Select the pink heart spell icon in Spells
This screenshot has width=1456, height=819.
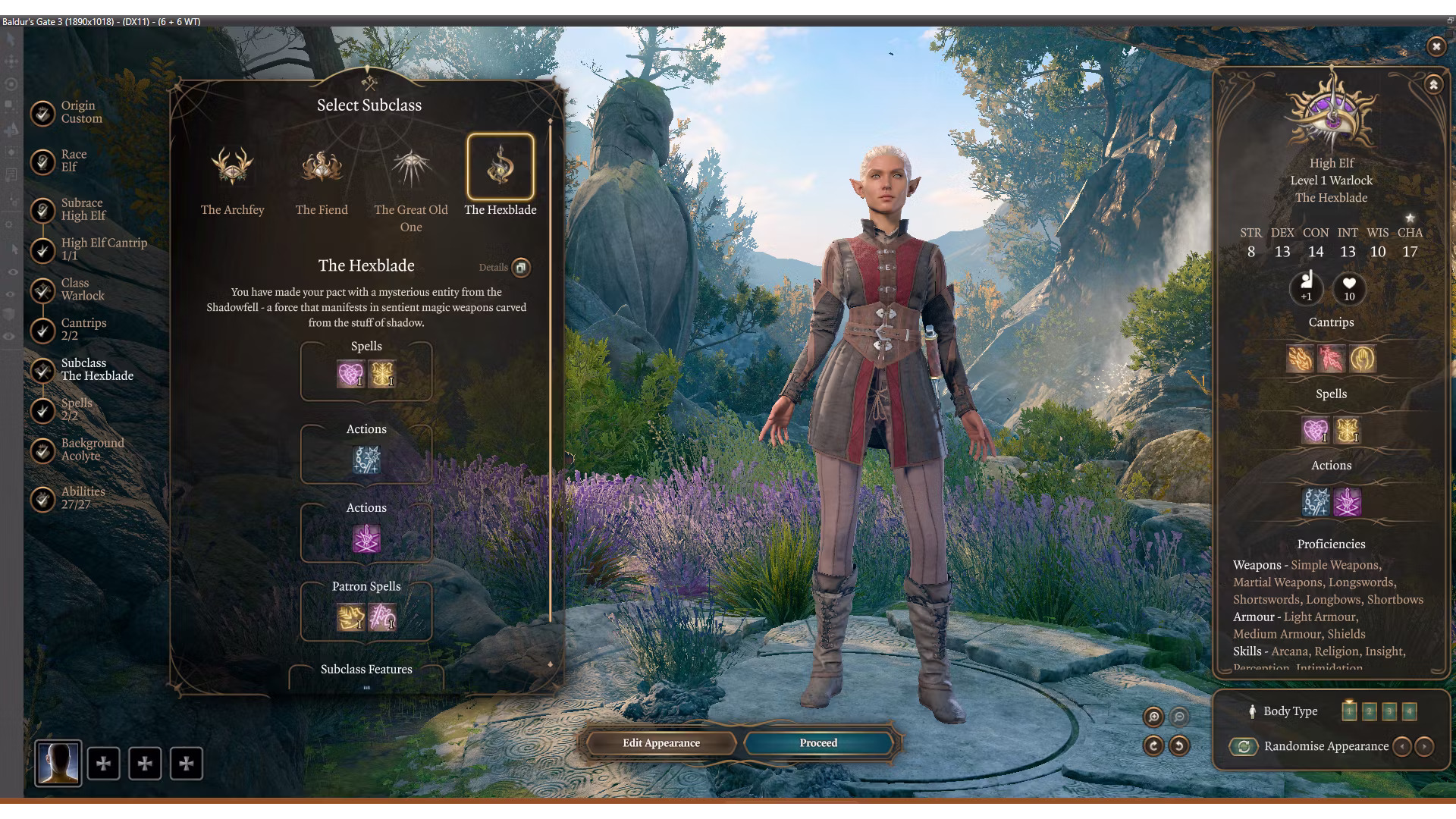[350, 374]
